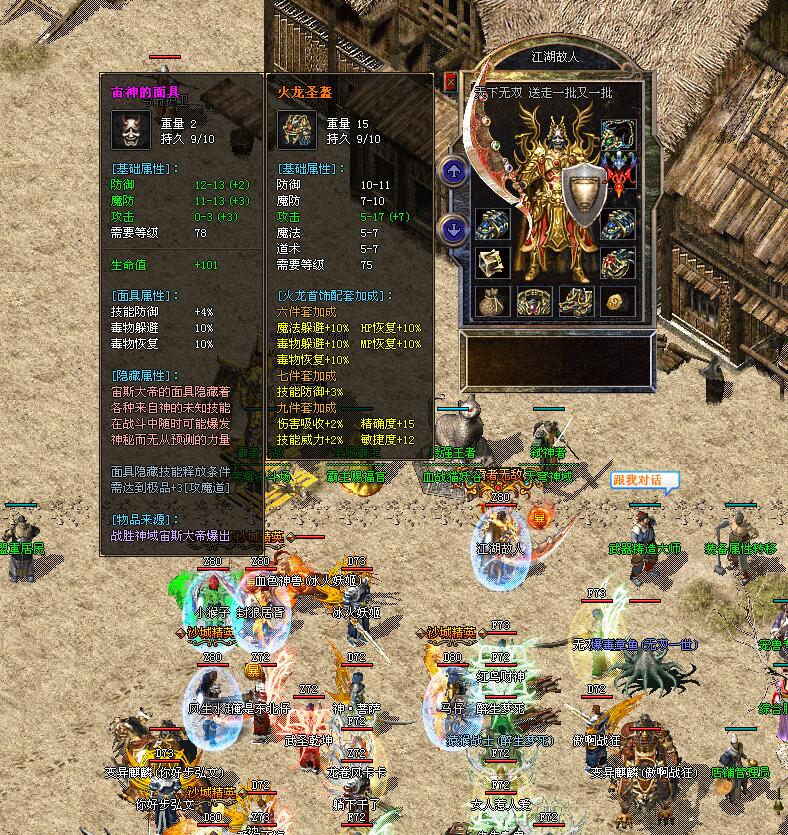The width and height of the screenshot is (788, 835).
Task: Close the 江湖故人 equipment panel
Action: pyautogui.click(x=451, y=81)
